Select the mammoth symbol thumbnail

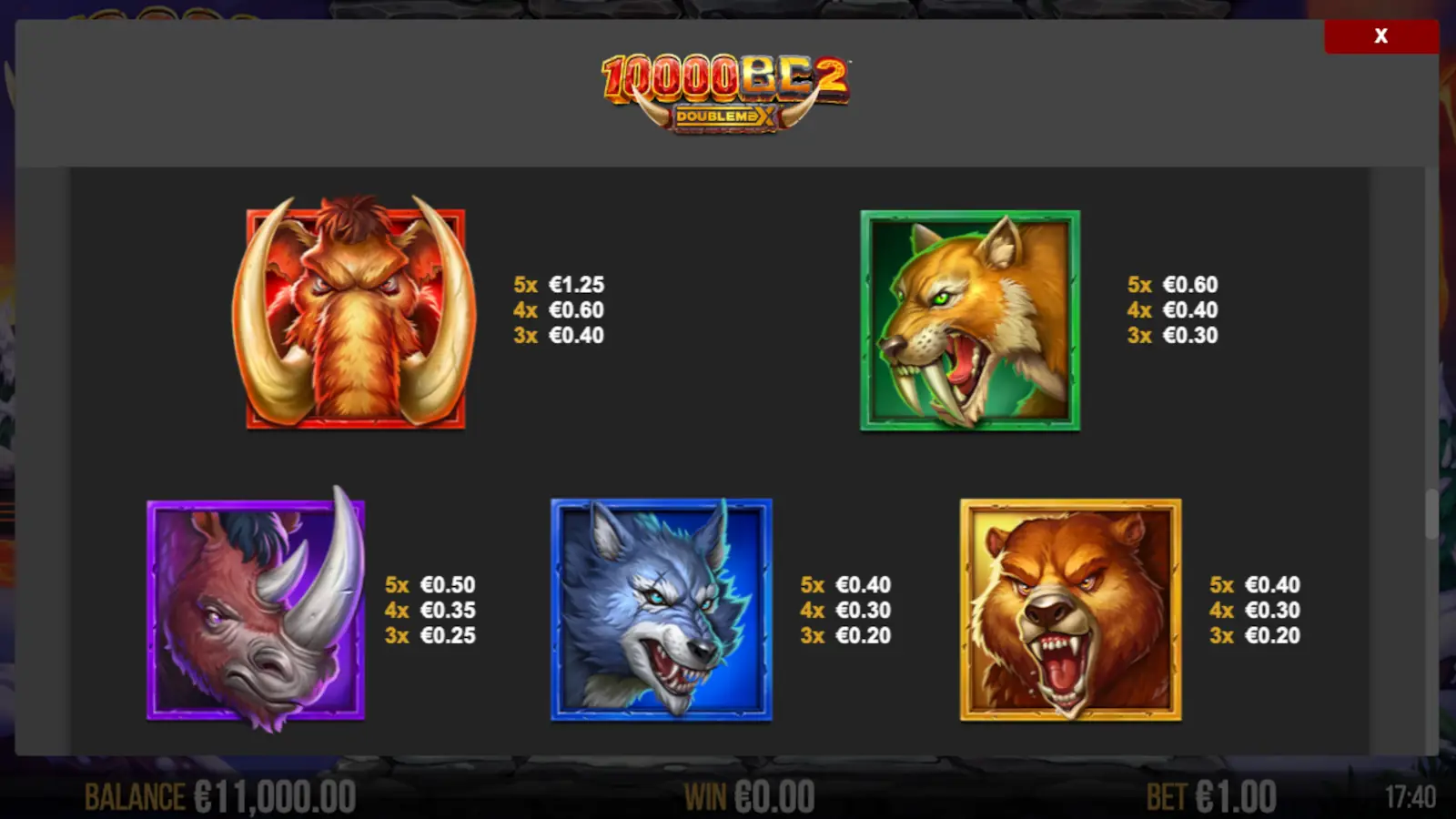[x=359, y=318]
